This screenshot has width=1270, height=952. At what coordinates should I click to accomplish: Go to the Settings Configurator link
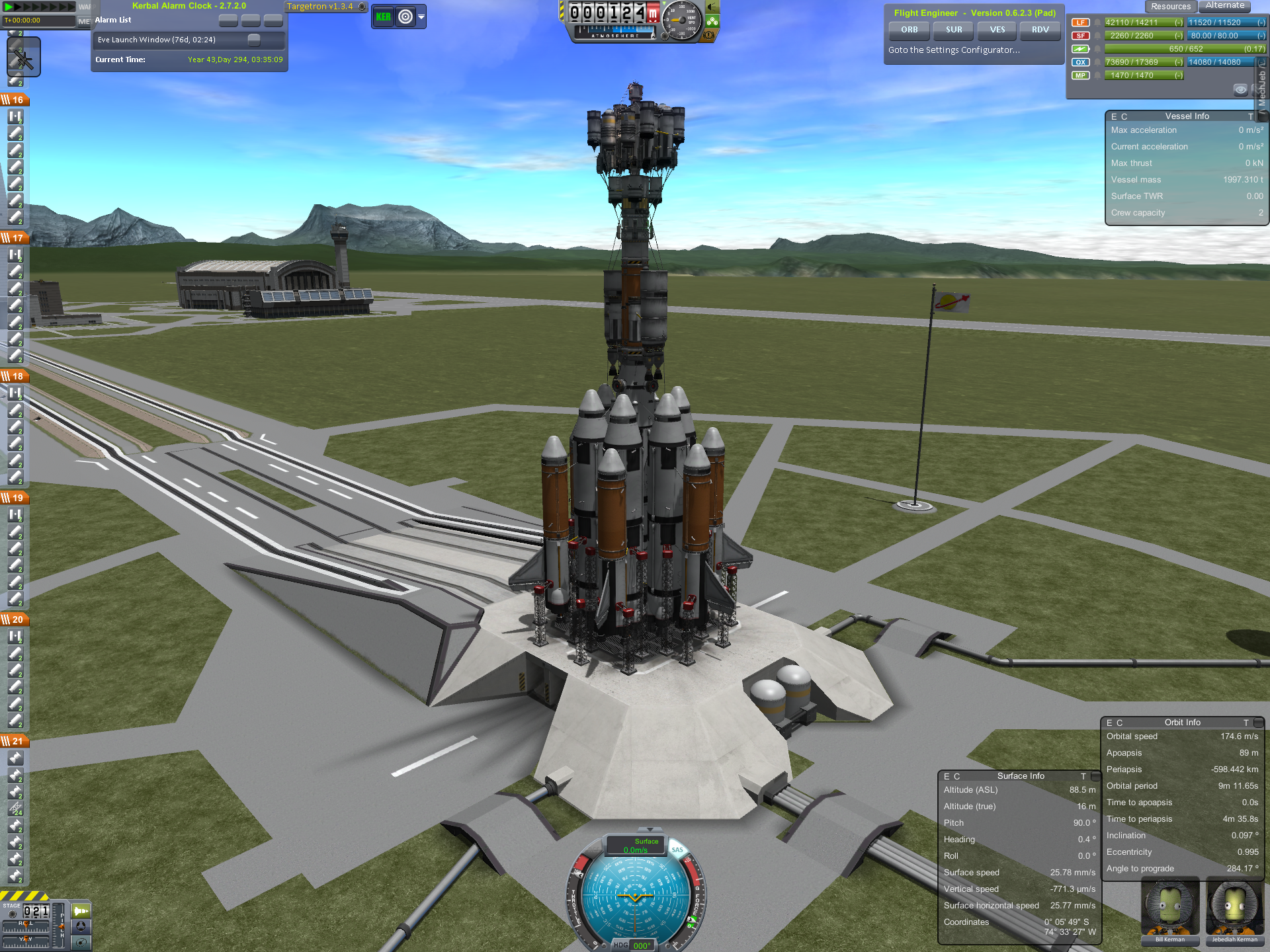[x=953, y=50]
